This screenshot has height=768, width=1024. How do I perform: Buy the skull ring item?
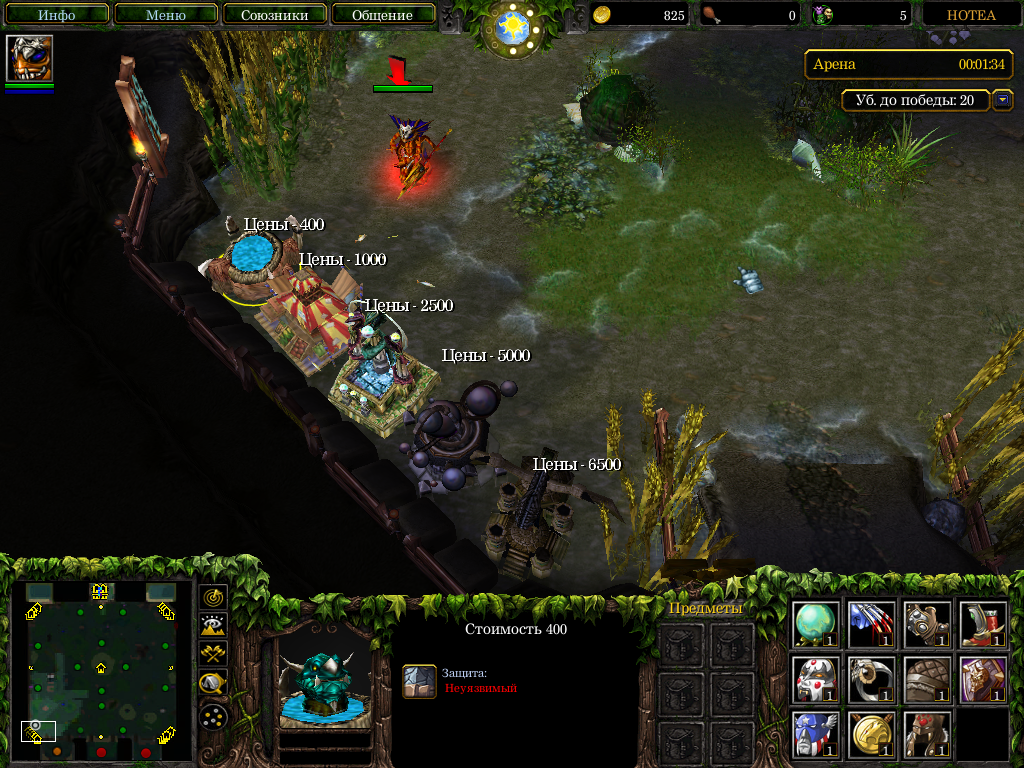point(871,679)
